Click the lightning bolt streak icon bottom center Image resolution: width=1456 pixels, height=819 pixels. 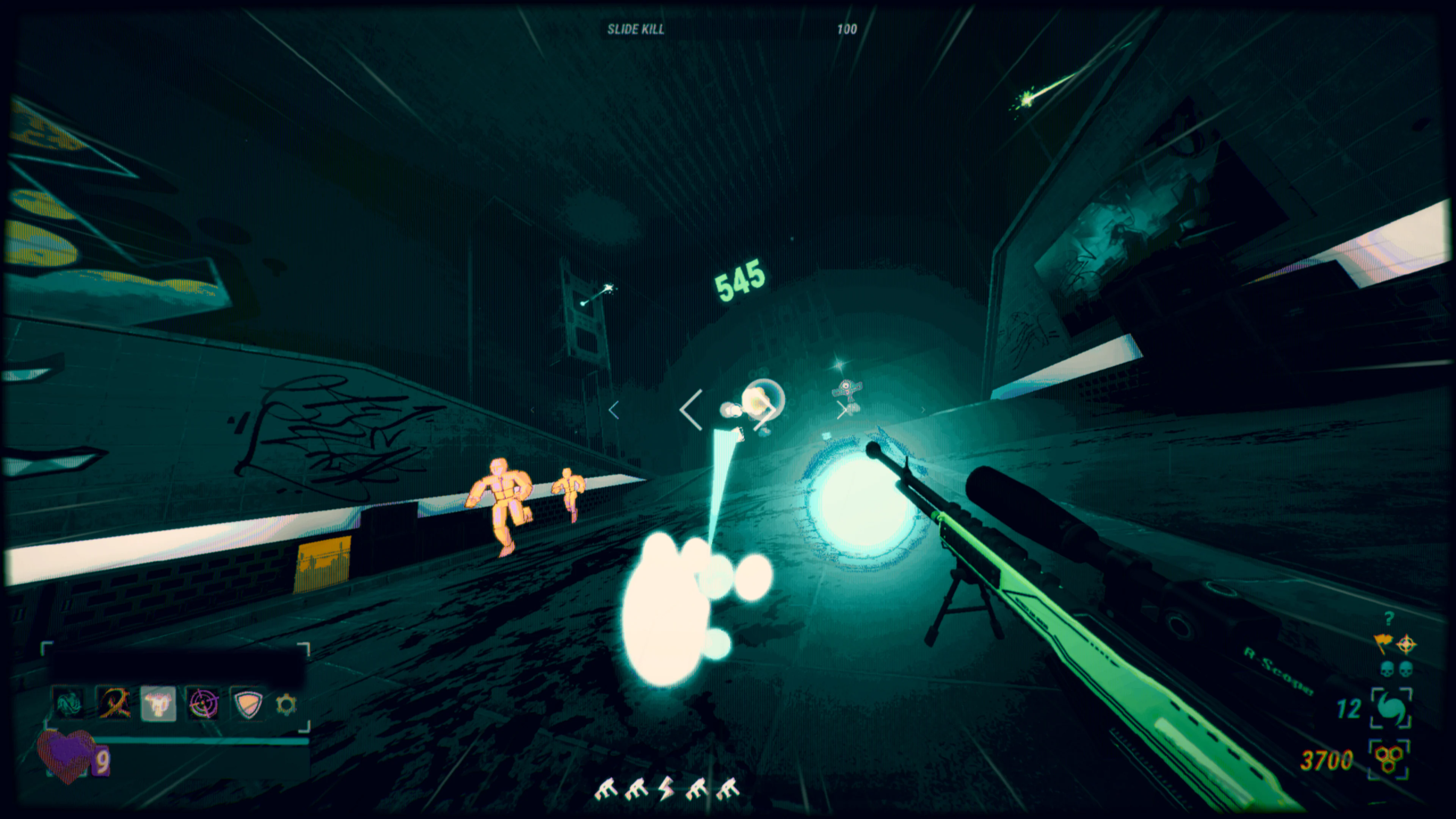pyautogui.click(x=667, y=789)
